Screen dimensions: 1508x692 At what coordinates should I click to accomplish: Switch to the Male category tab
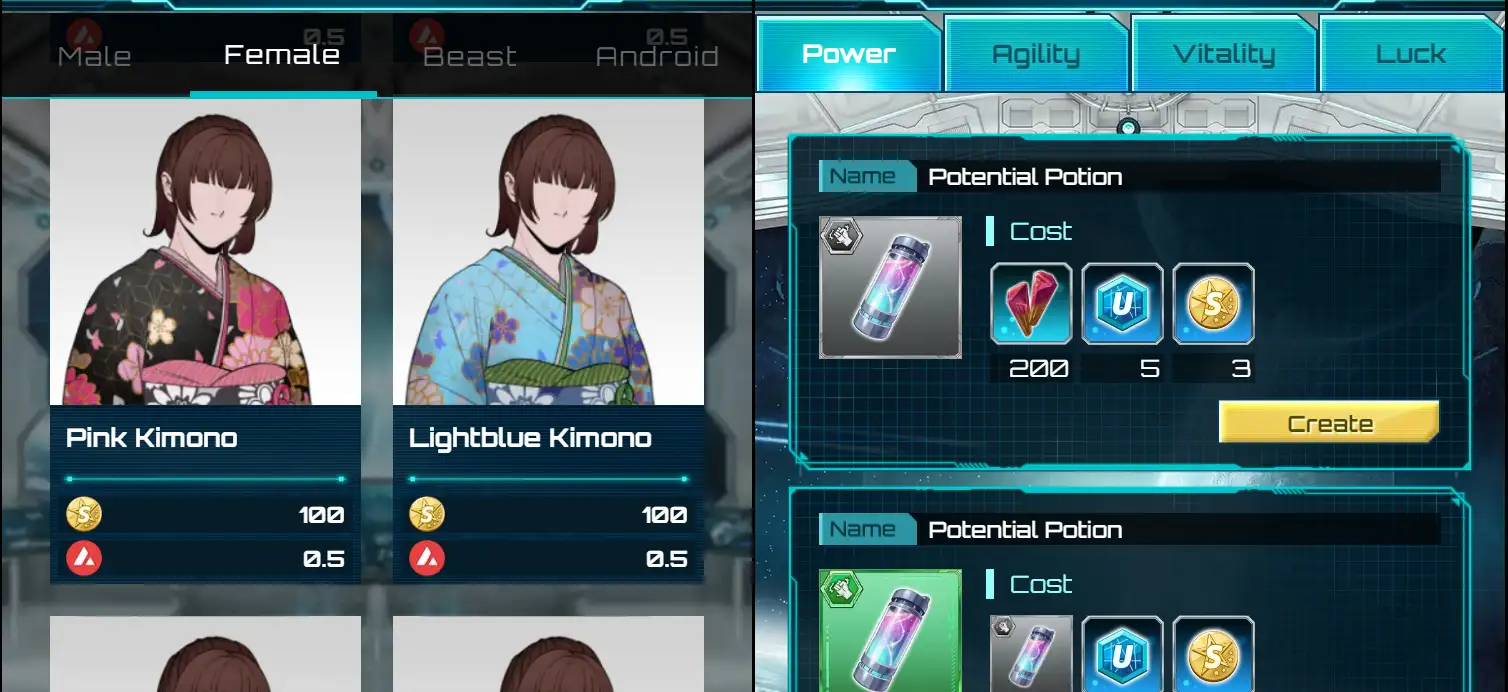click(x=94, y=56)
